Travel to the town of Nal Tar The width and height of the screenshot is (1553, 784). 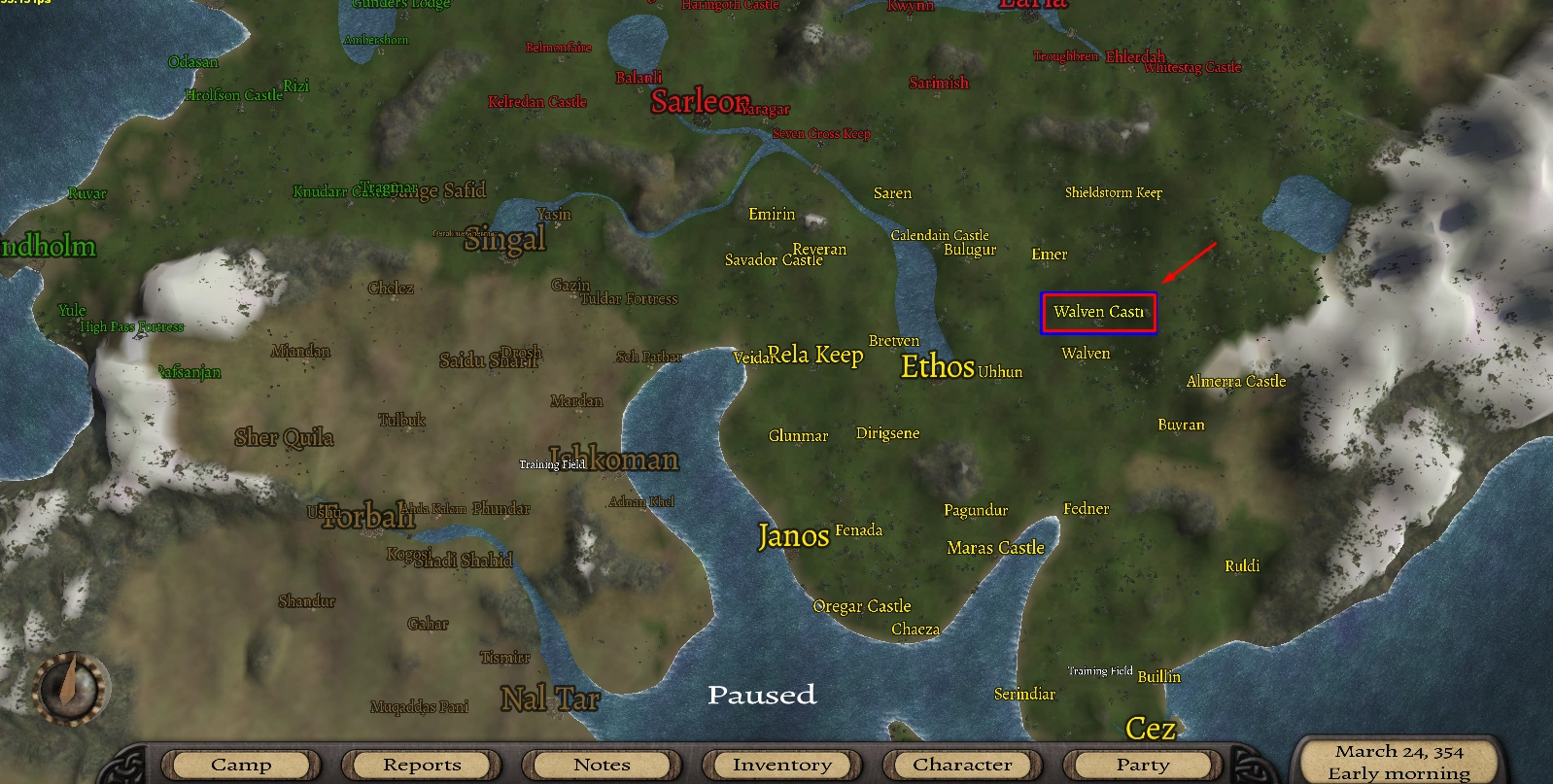[x=550, y=698]
